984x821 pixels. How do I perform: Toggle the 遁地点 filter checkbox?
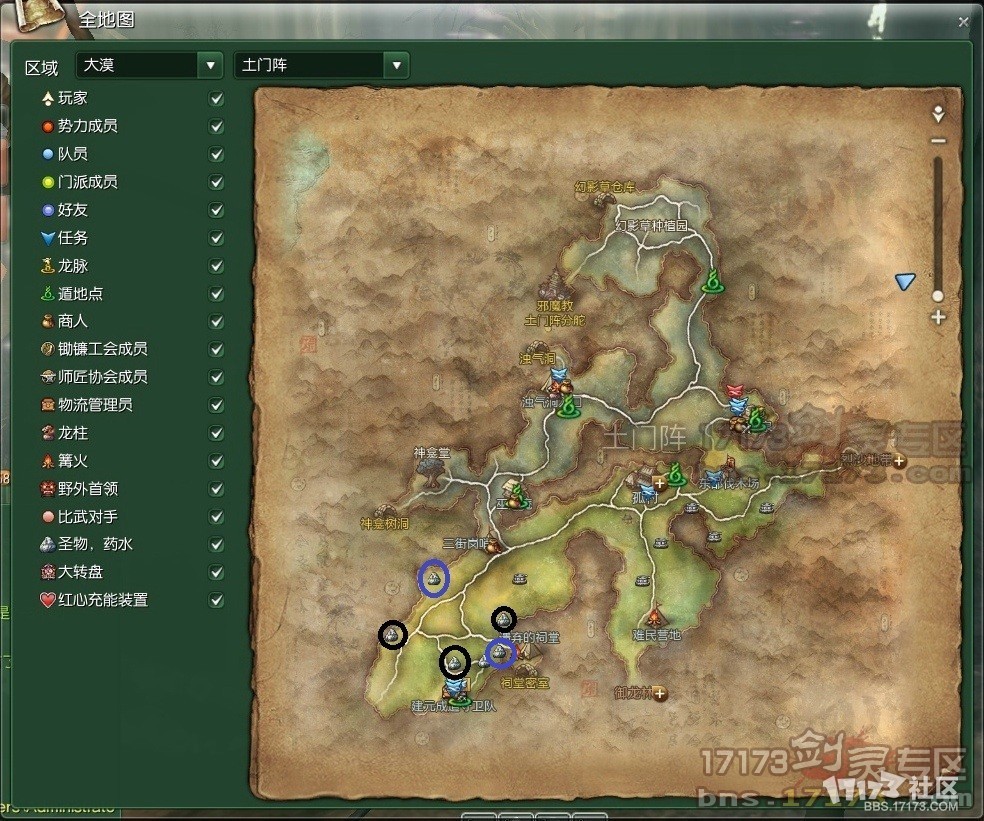(x=216, y=295)
